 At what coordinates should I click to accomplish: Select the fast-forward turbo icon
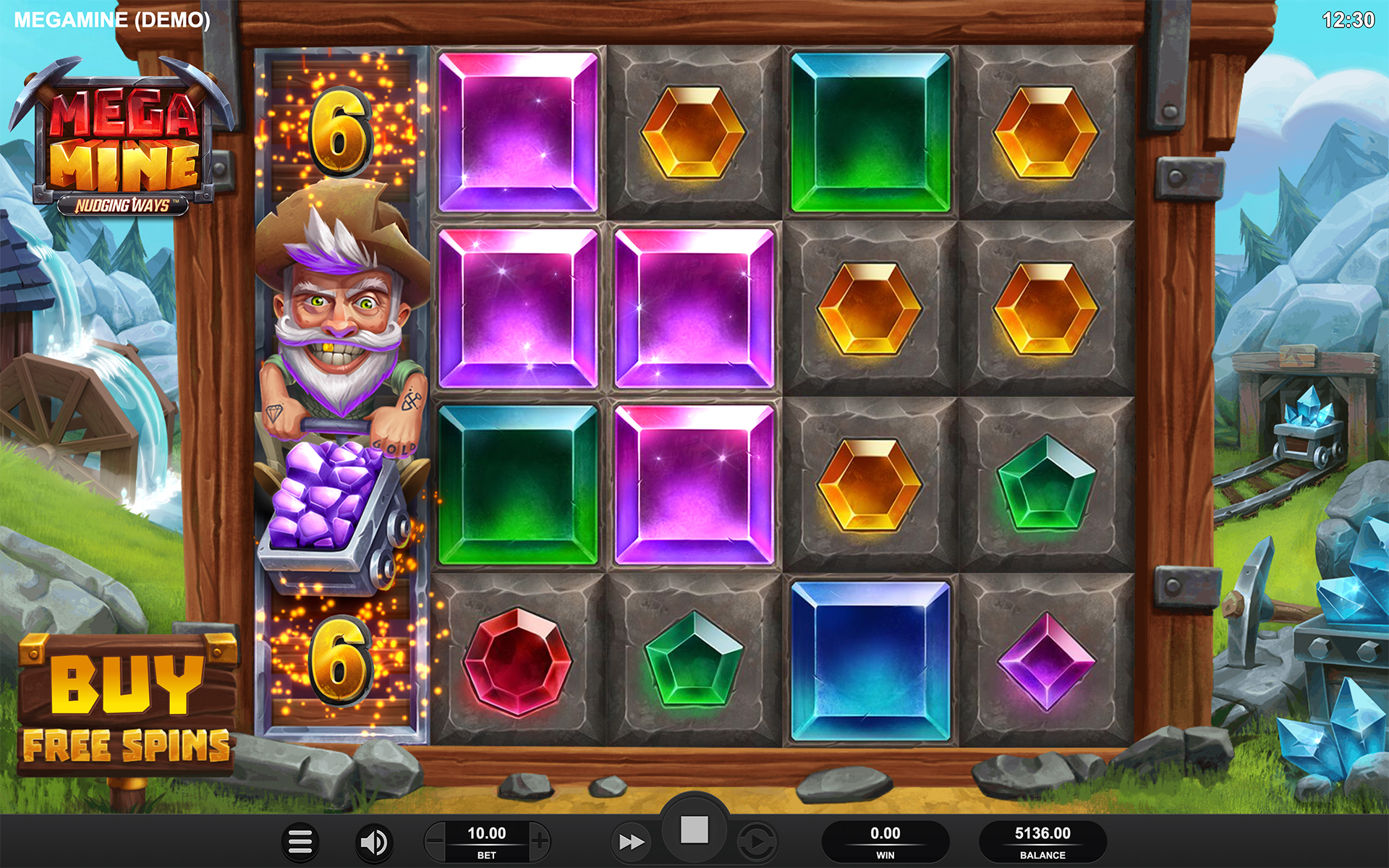point(632,841)
